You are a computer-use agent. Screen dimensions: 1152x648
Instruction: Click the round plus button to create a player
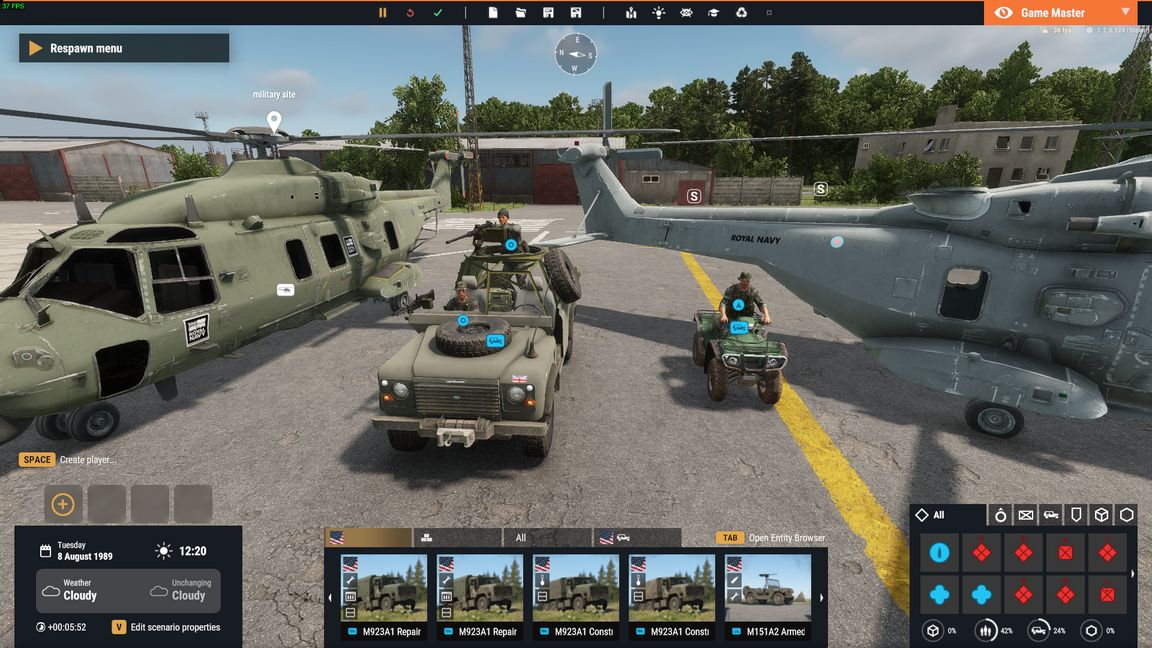click(63, 504)
